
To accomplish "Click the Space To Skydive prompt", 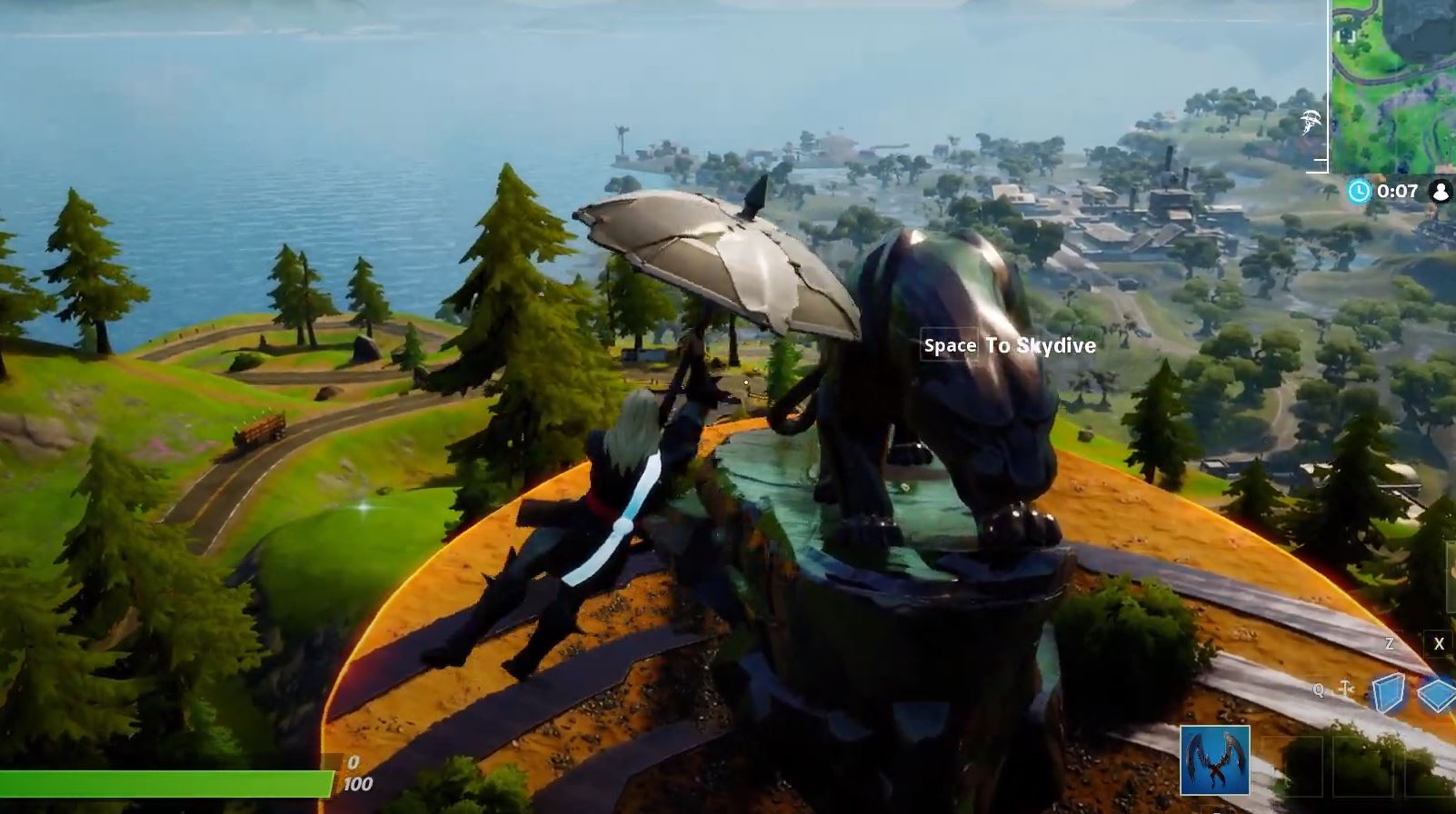I will click(1008, 346).
